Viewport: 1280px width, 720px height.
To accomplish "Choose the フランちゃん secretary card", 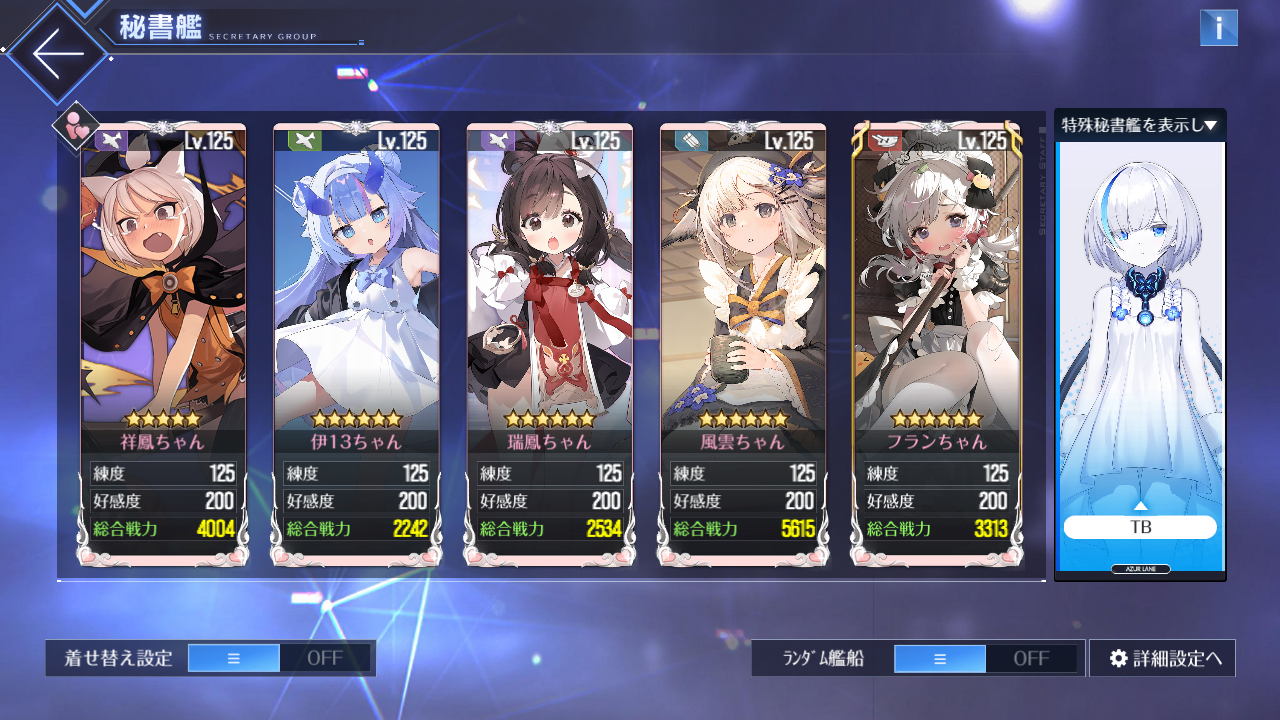I will (937, 300).
